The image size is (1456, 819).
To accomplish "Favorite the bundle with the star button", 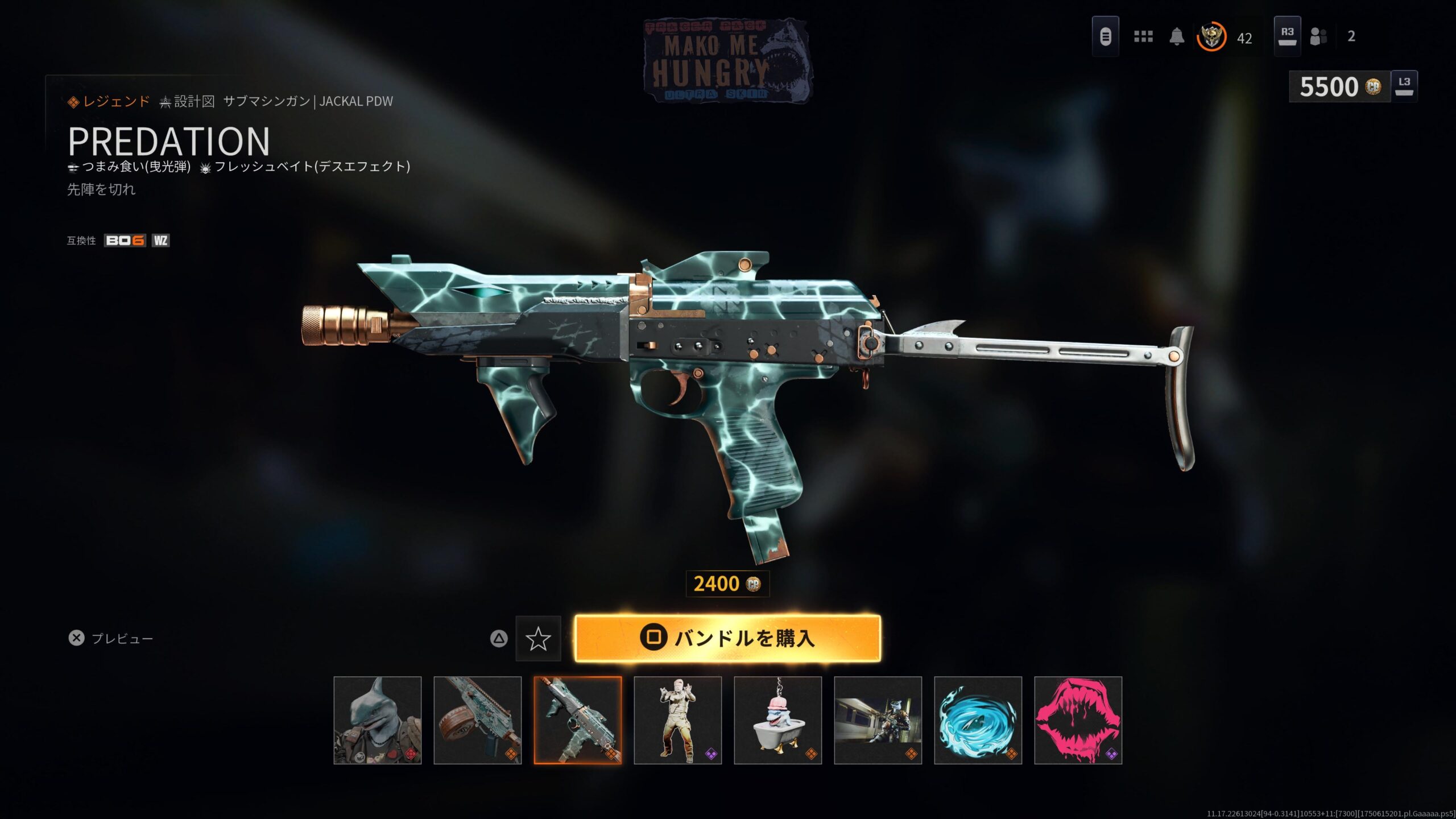I will [x=538, y=639].
